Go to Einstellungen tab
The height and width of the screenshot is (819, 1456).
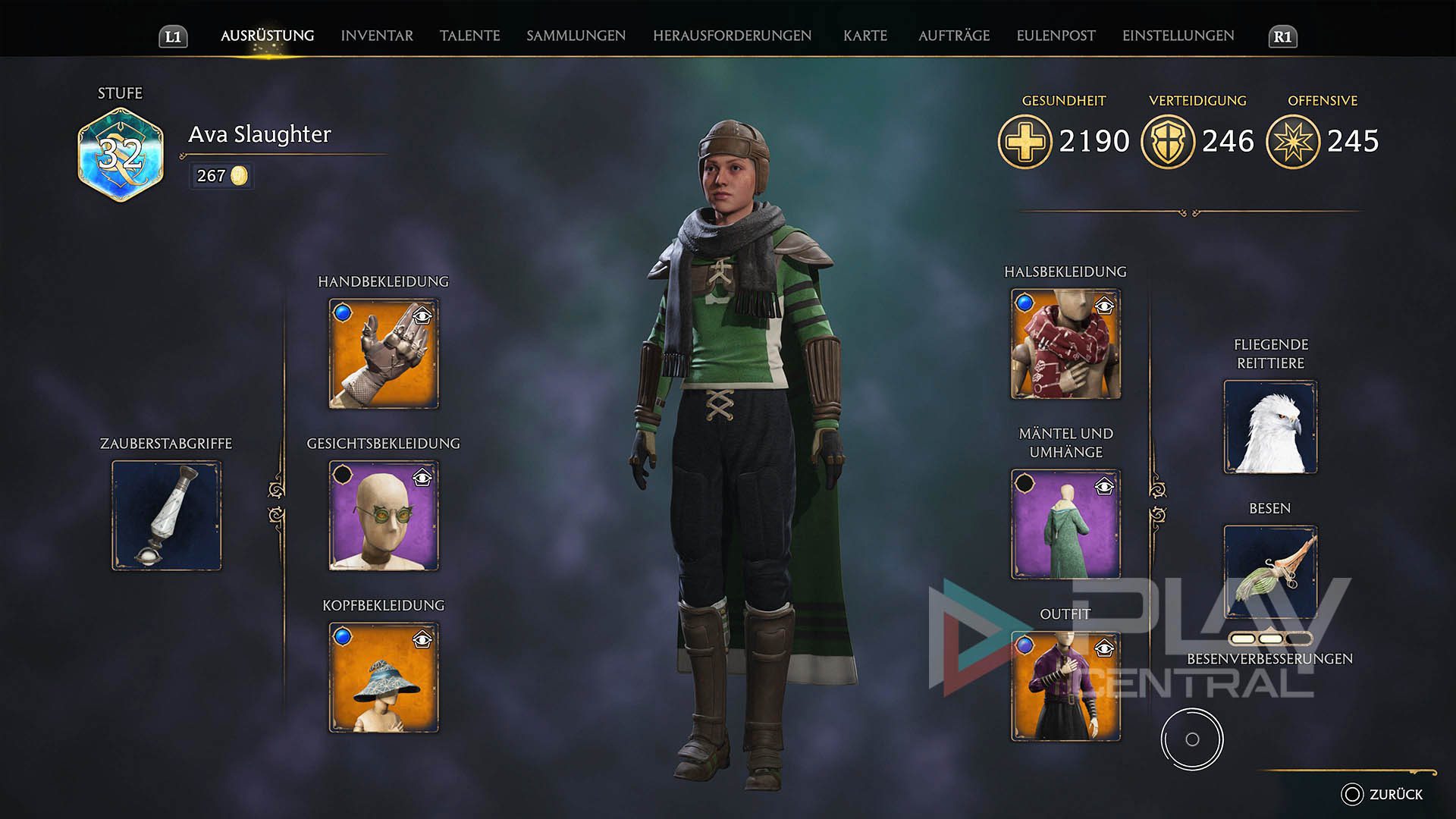click(x=1178, y=36)
